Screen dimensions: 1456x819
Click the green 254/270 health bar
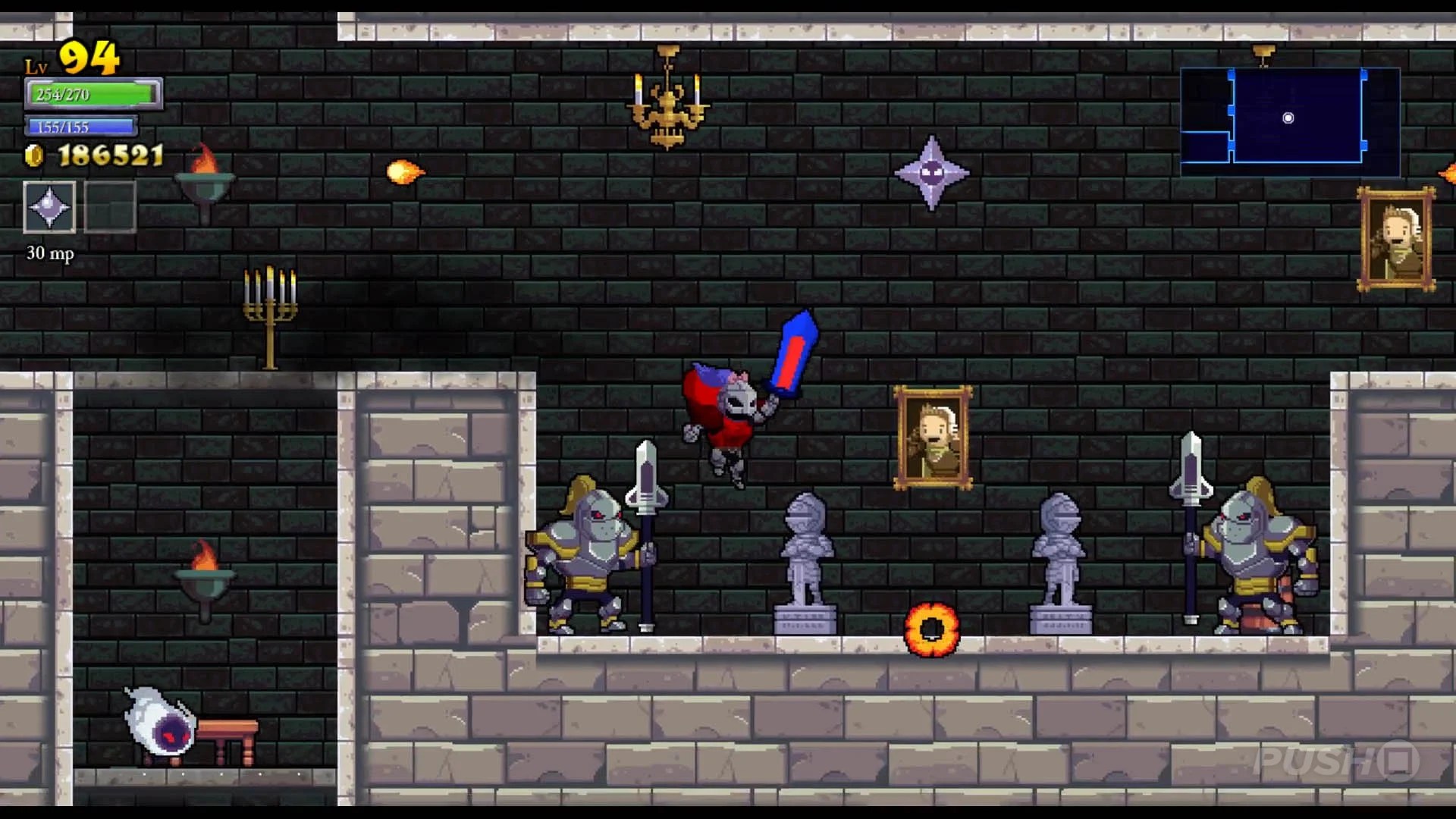tap(91, 94)
